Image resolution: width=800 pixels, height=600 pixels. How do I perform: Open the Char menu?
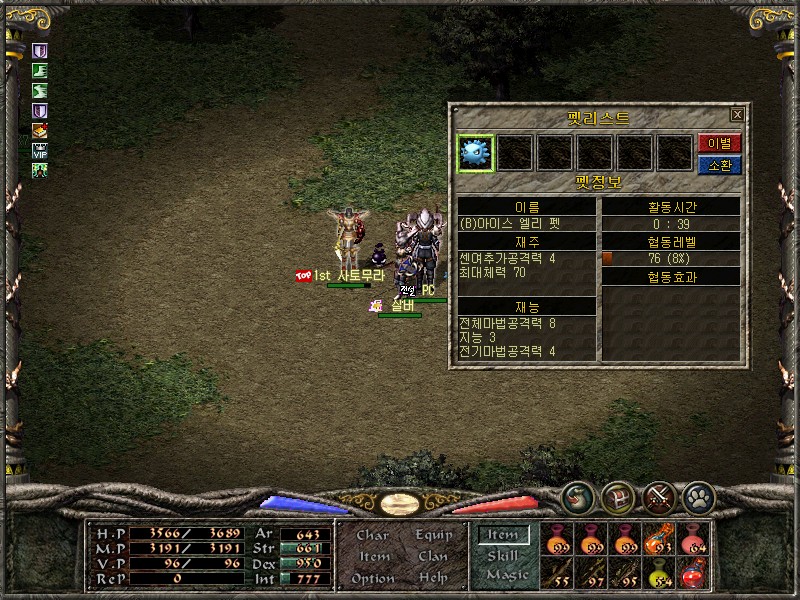click(373, 535)
